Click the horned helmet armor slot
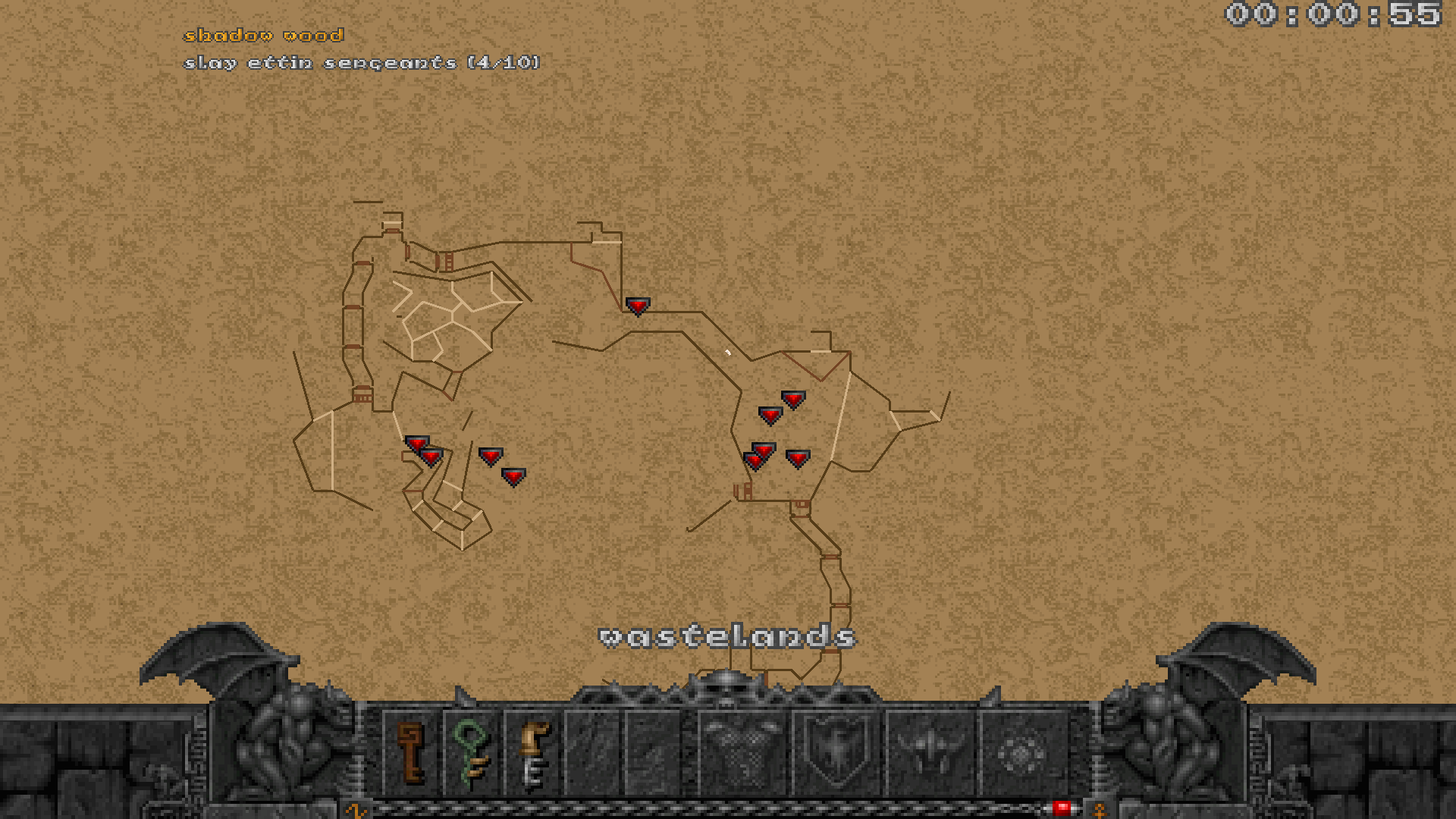 [x=930, y=752]
